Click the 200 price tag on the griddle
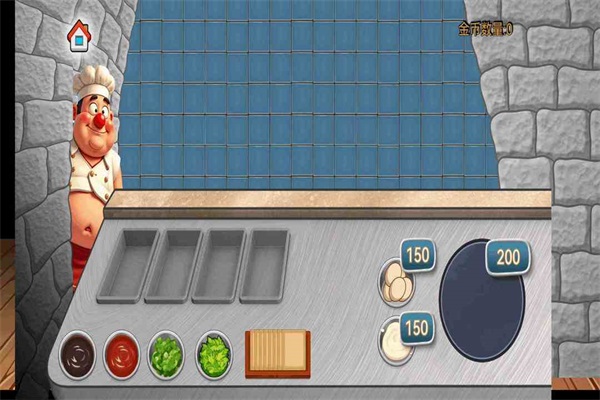The height and width of the screenshot is (400, 600). coord(508,258)
